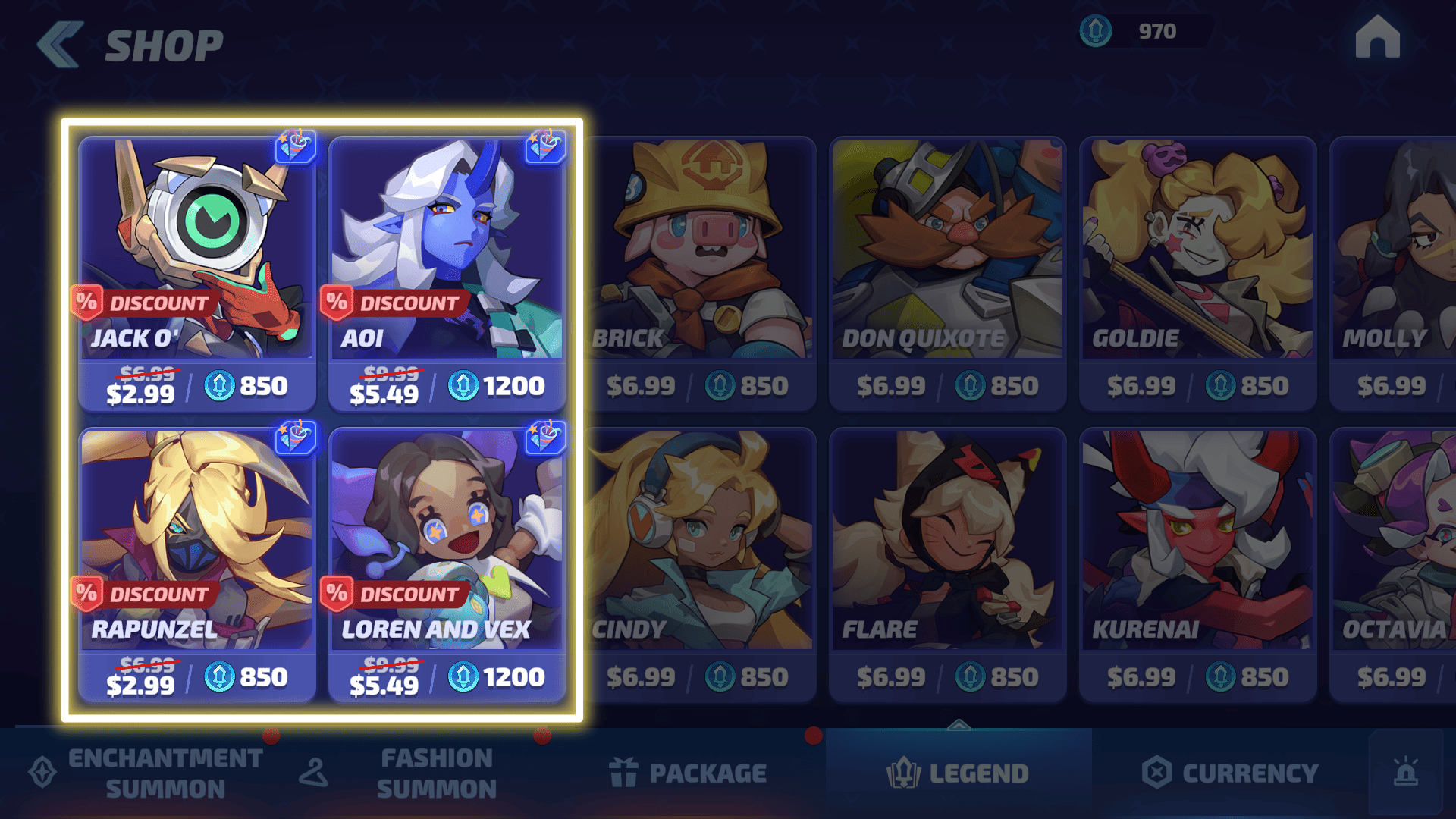Screen dimensions: 1456x819
Task: Click the siren alarm icon button
Action: (x=1405, y=773)
